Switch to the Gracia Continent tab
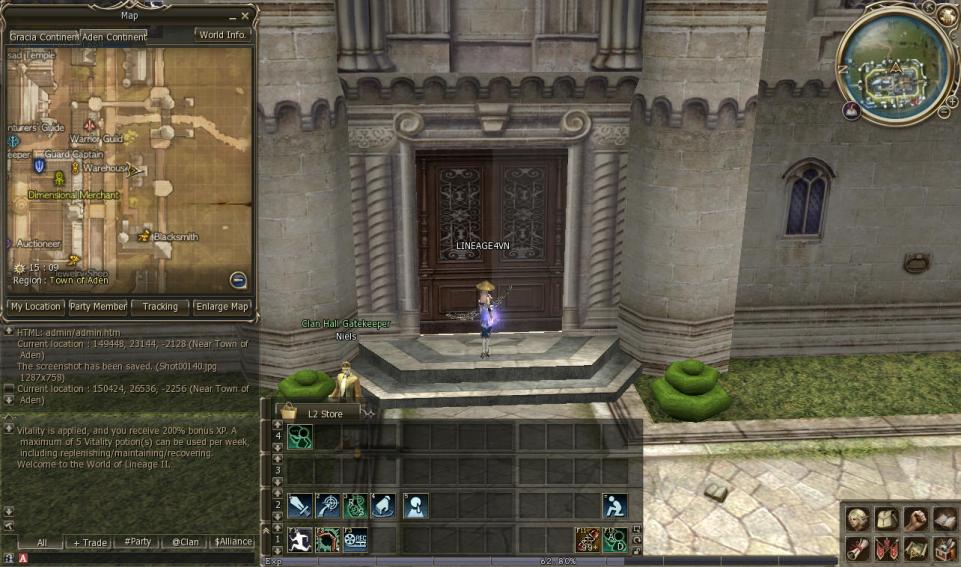The width and height of the screenshot is (961, 567). (42, 36)
